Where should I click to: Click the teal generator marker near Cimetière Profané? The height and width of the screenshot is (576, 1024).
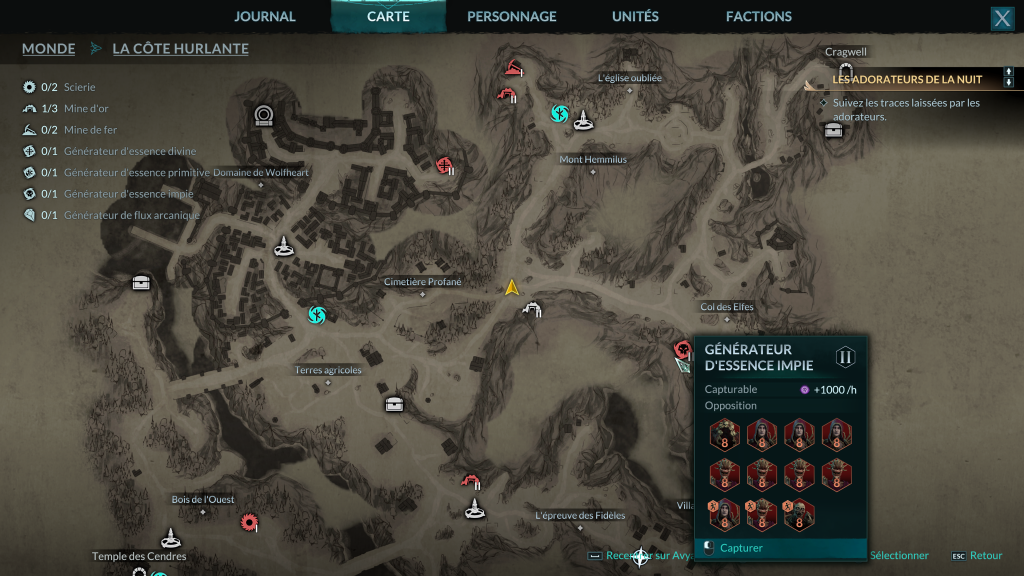[317, 316]
